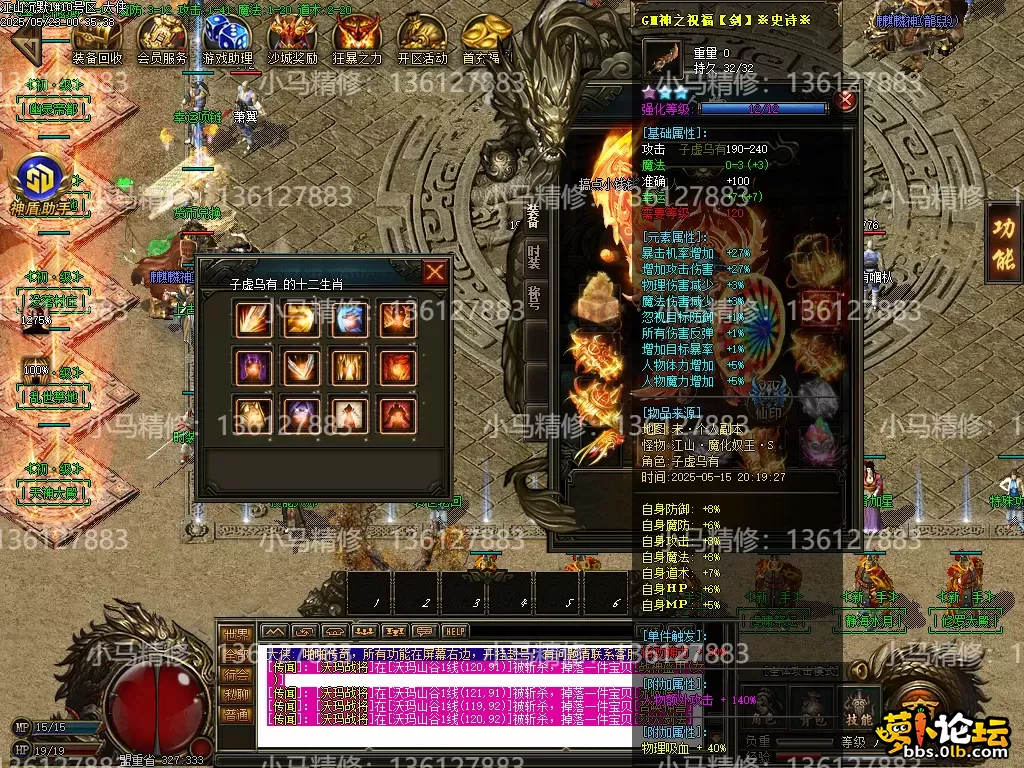This screenshot has height=768, width=1024.
Task: Open 会员服务 member services
Action: [162, 41]
